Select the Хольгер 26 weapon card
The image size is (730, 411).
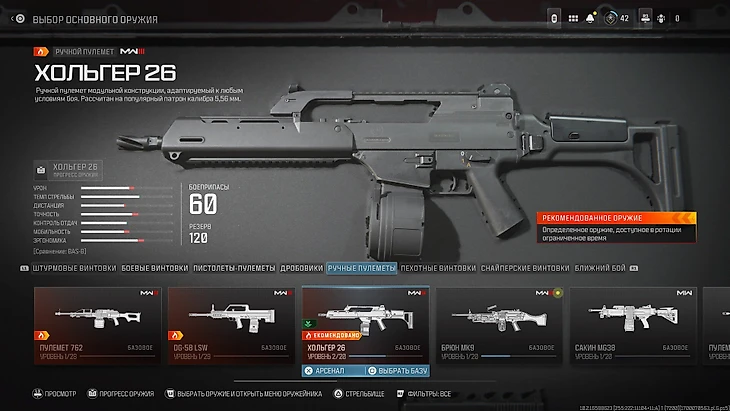point(364,322)
